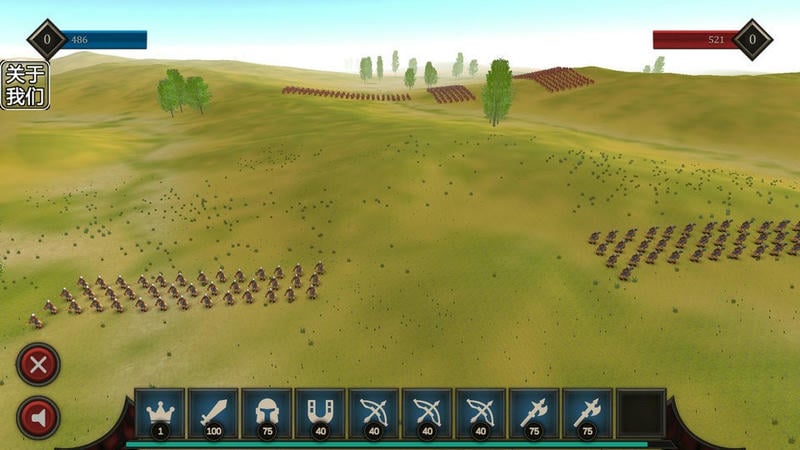Open the 关于我们 about-us button
This screenshot has width=800, height=450.
click(x=24, y=85)
